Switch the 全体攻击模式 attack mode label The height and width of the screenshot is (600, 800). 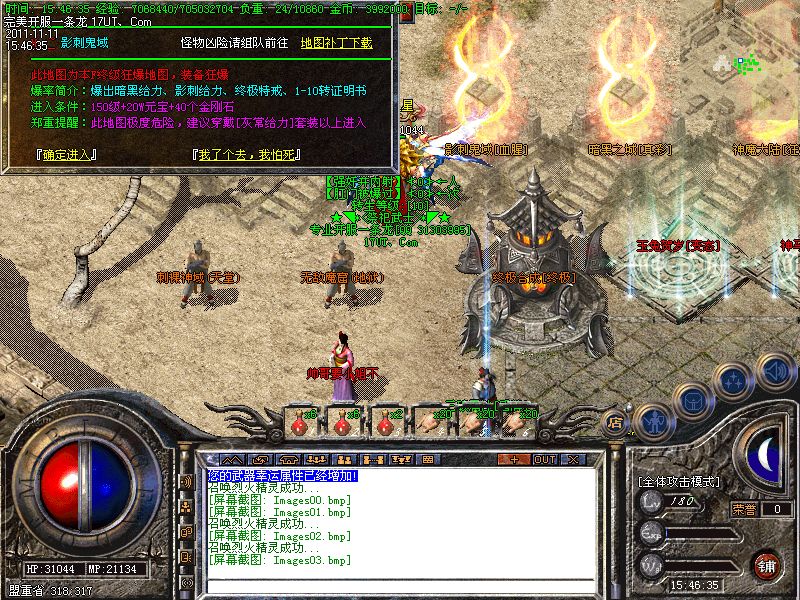(679, 481)
